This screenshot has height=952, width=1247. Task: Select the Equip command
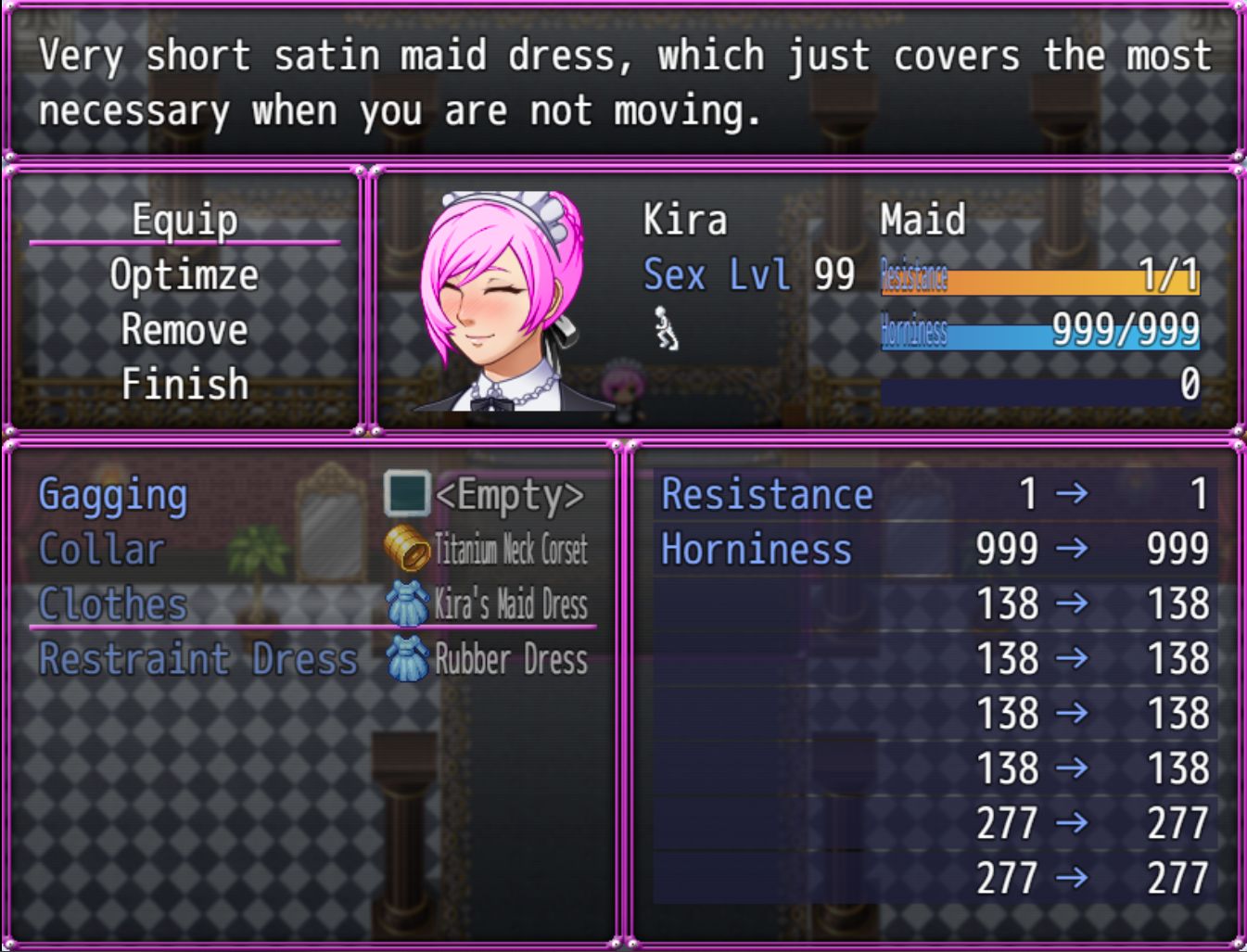(x=185, y=221)
